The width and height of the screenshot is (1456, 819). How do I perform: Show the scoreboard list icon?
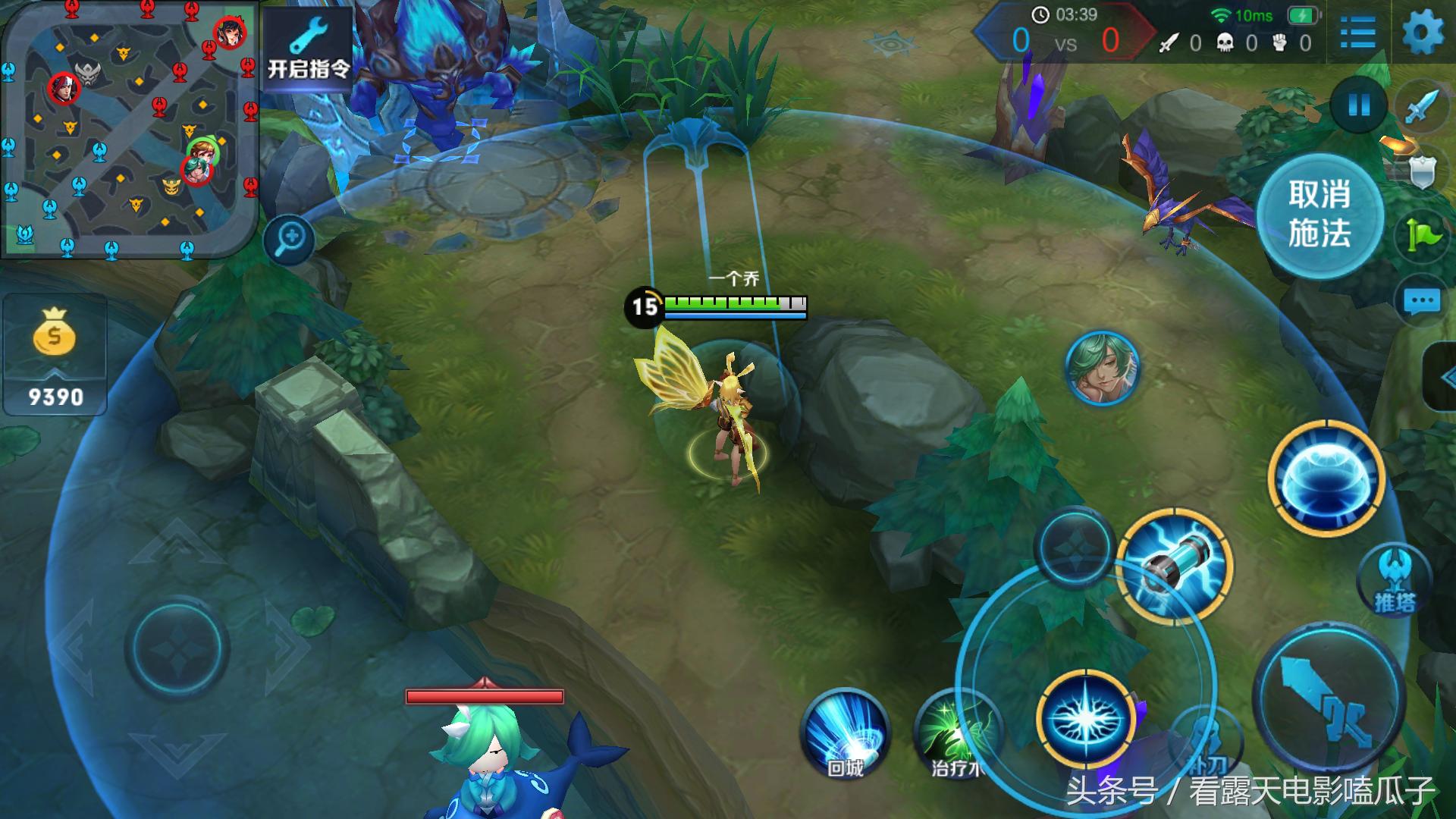coord(1357,34)
